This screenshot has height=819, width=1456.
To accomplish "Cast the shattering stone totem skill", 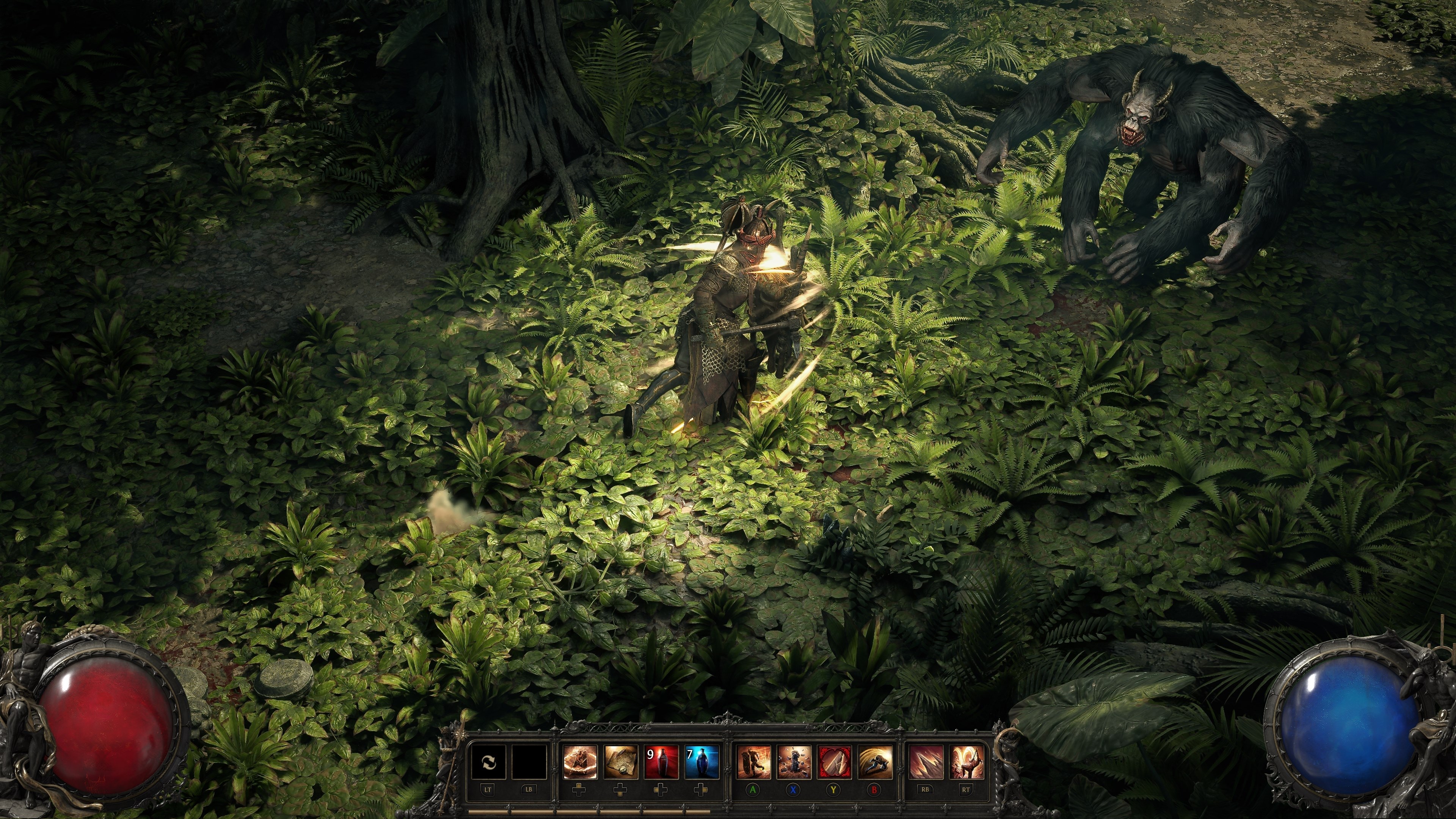I will [794, 763].
